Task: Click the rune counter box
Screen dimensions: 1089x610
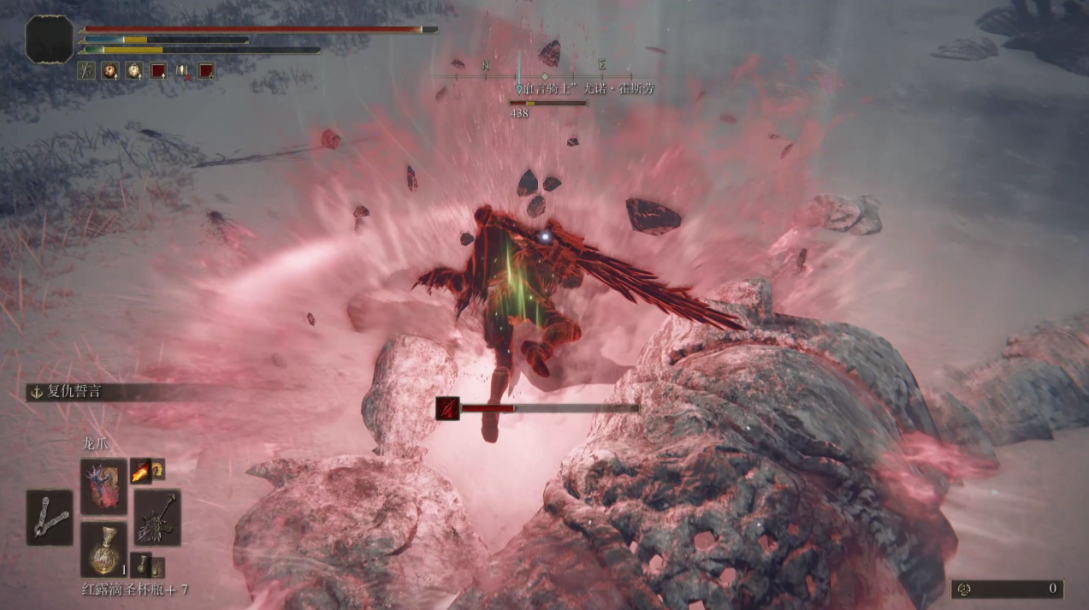Action: 1006,589
